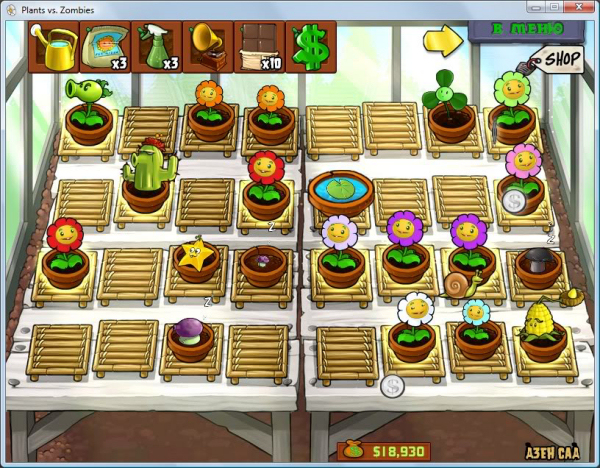Open the Shop tag
600x468 pixels.
pyautogui.click(x=561, y=60)
